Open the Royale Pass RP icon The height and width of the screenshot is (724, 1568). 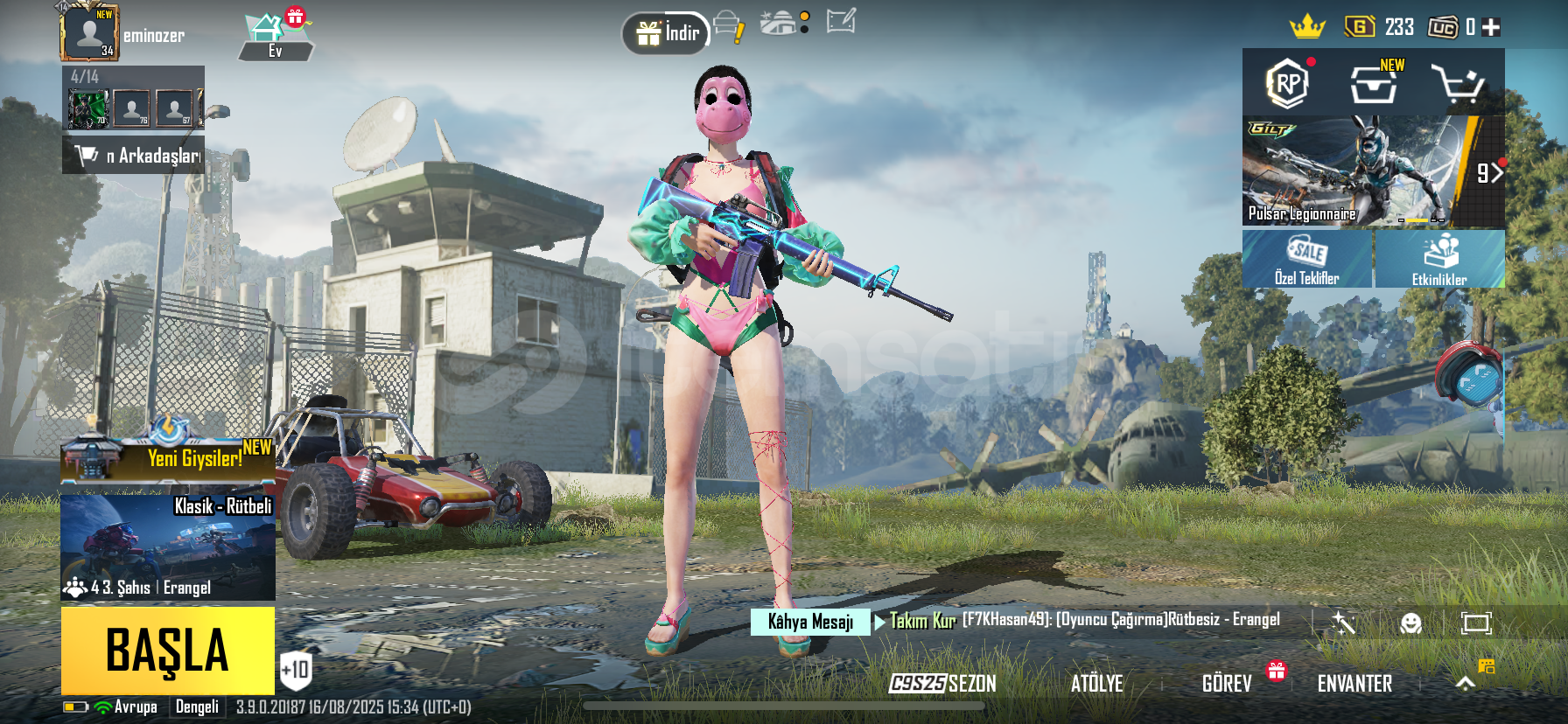pos(1287,84)
